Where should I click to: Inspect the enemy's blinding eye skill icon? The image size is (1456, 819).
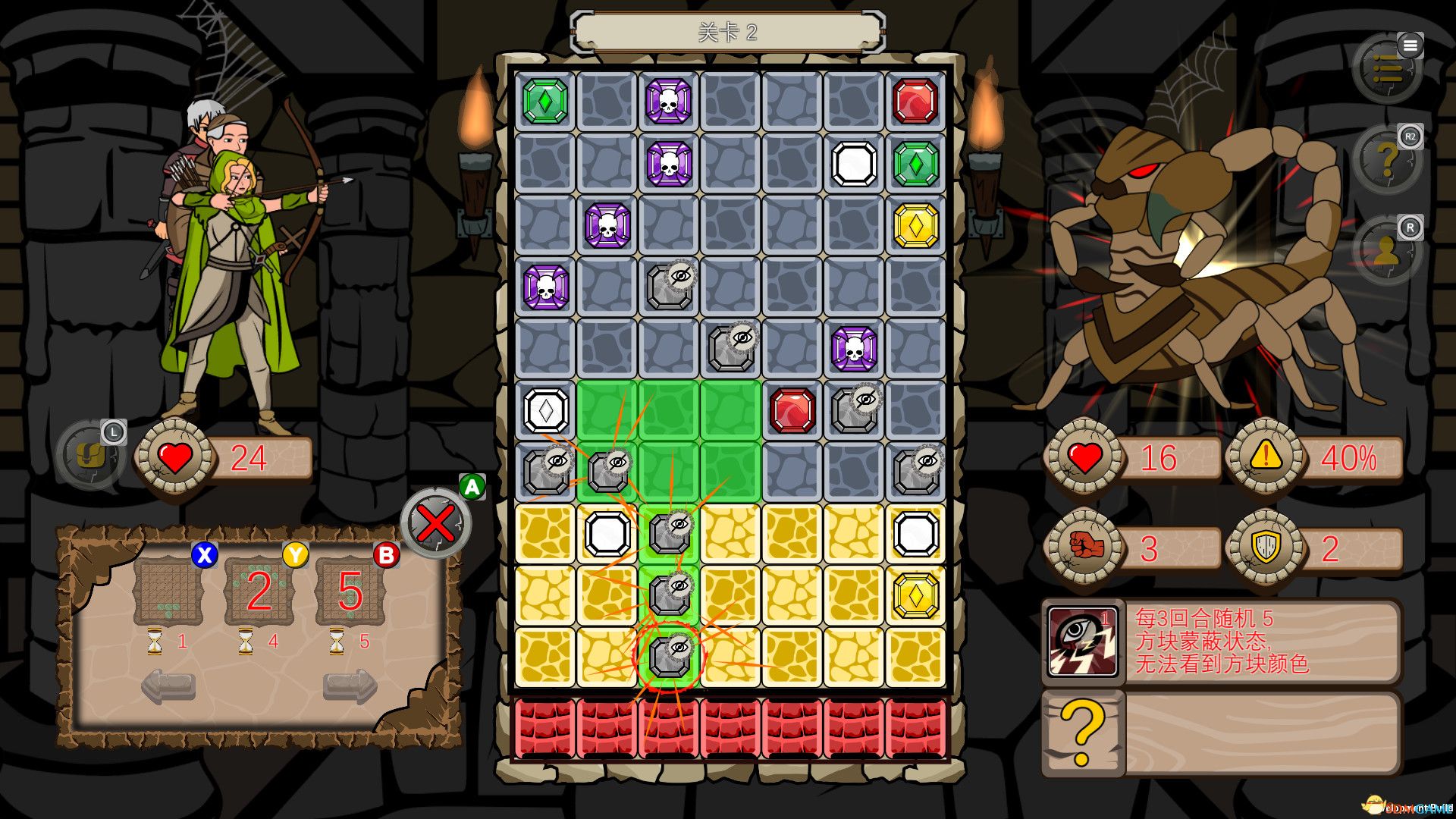point(1082,642)
